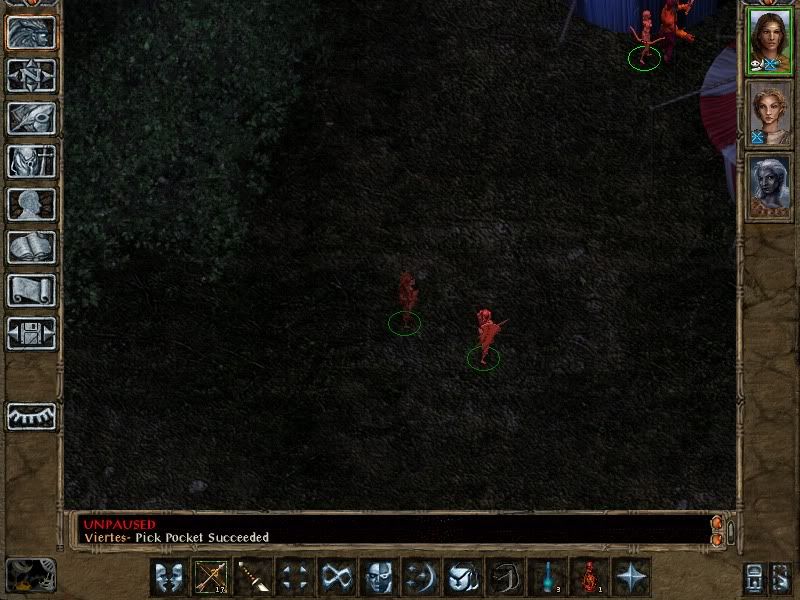Select the brown-haired character portrait

(x=769, y=42)
